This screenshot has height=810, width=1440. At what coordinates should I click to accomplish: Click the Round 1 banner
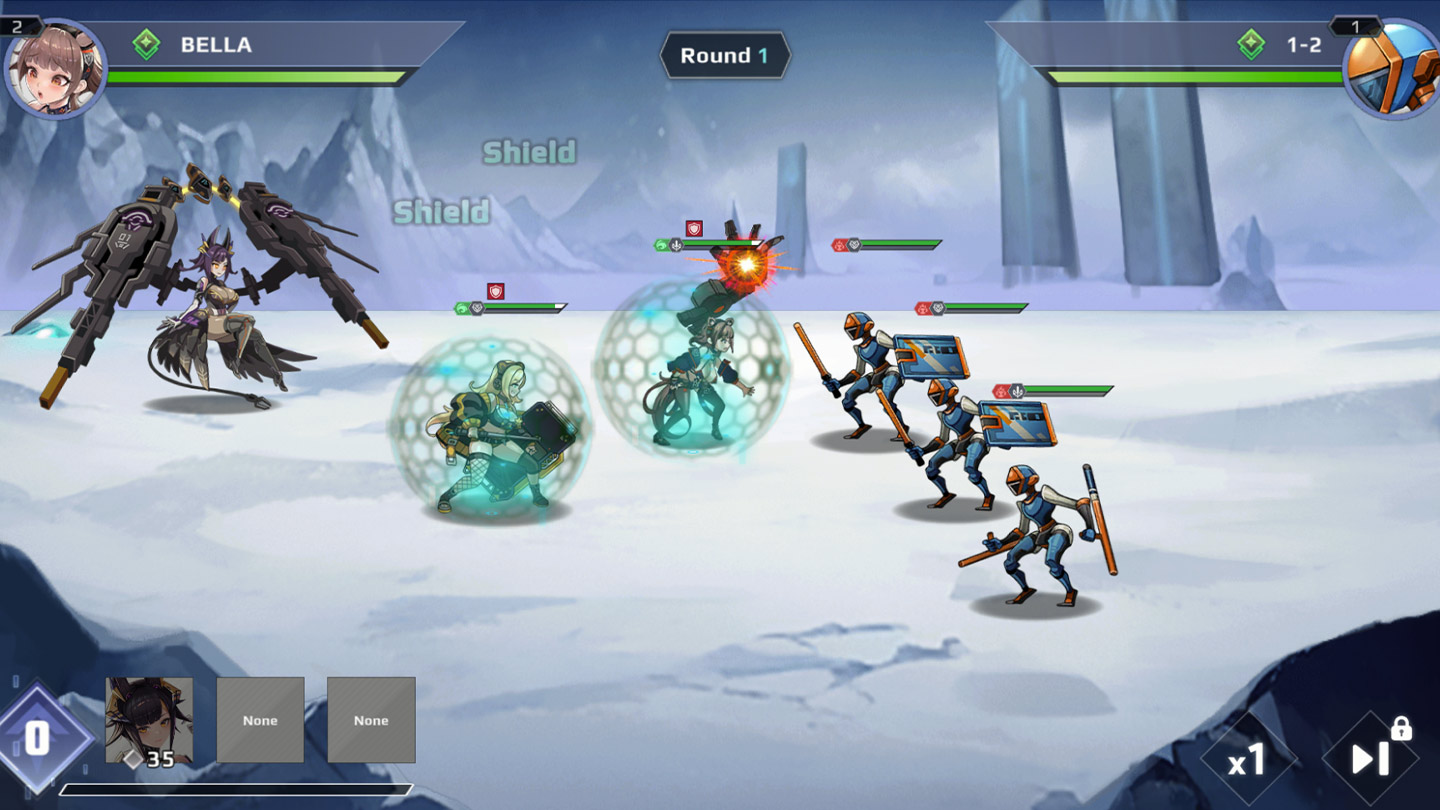tap(727, 56)
